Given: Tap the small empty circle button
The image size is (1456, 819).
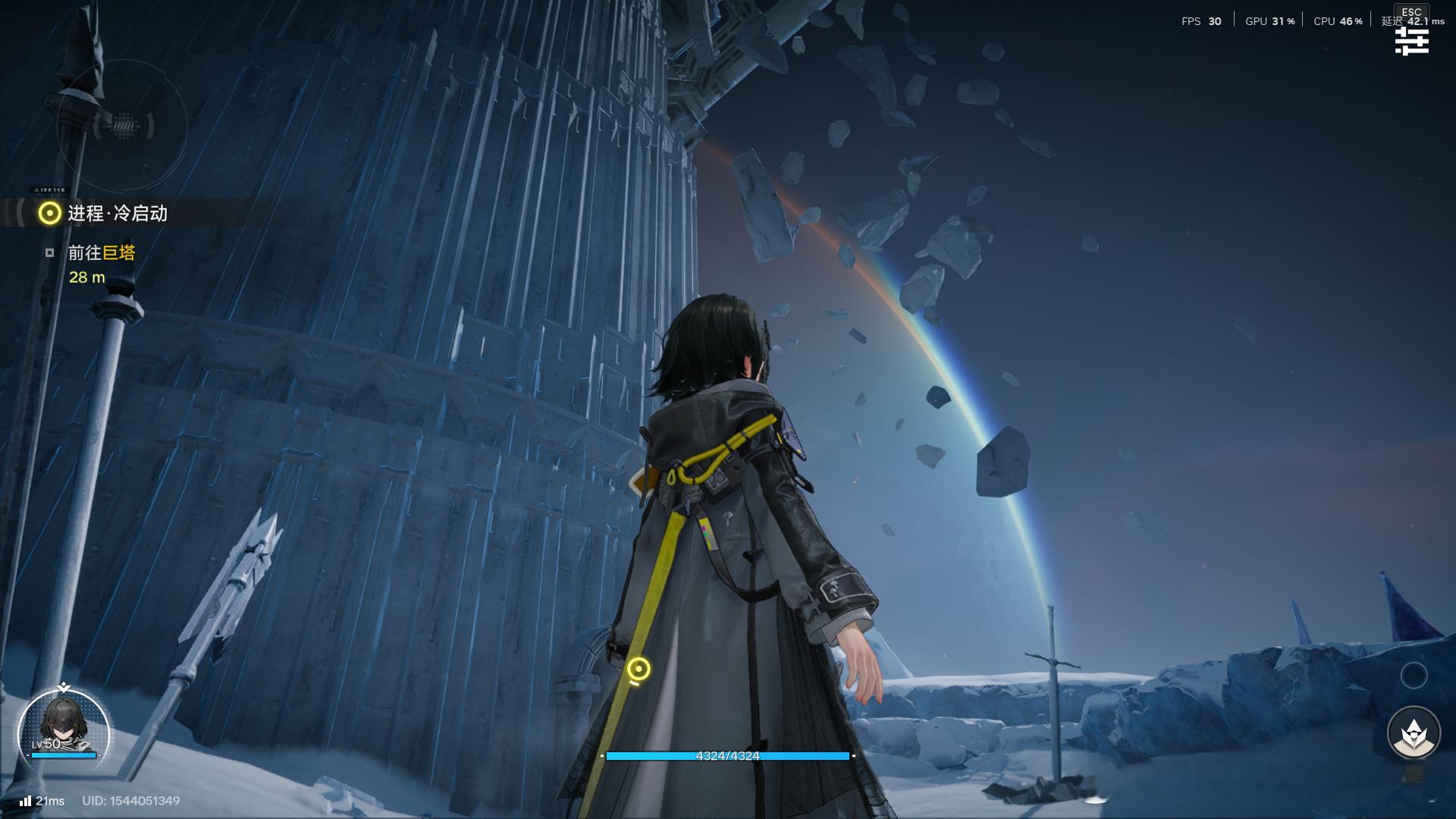Looking at the screenshot, I should [1414, 676].
